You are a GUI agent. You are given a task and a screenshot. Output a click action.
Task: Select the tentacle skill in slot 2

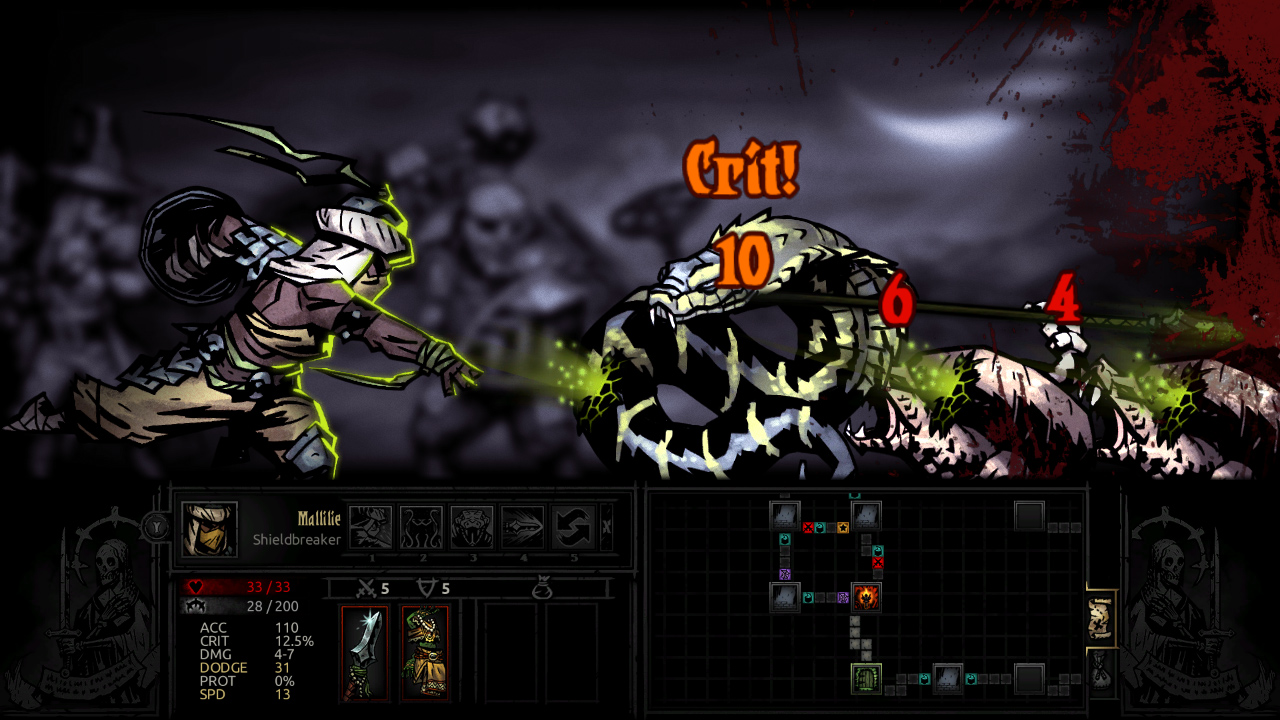pyautogui.click(x=423, y=527)
